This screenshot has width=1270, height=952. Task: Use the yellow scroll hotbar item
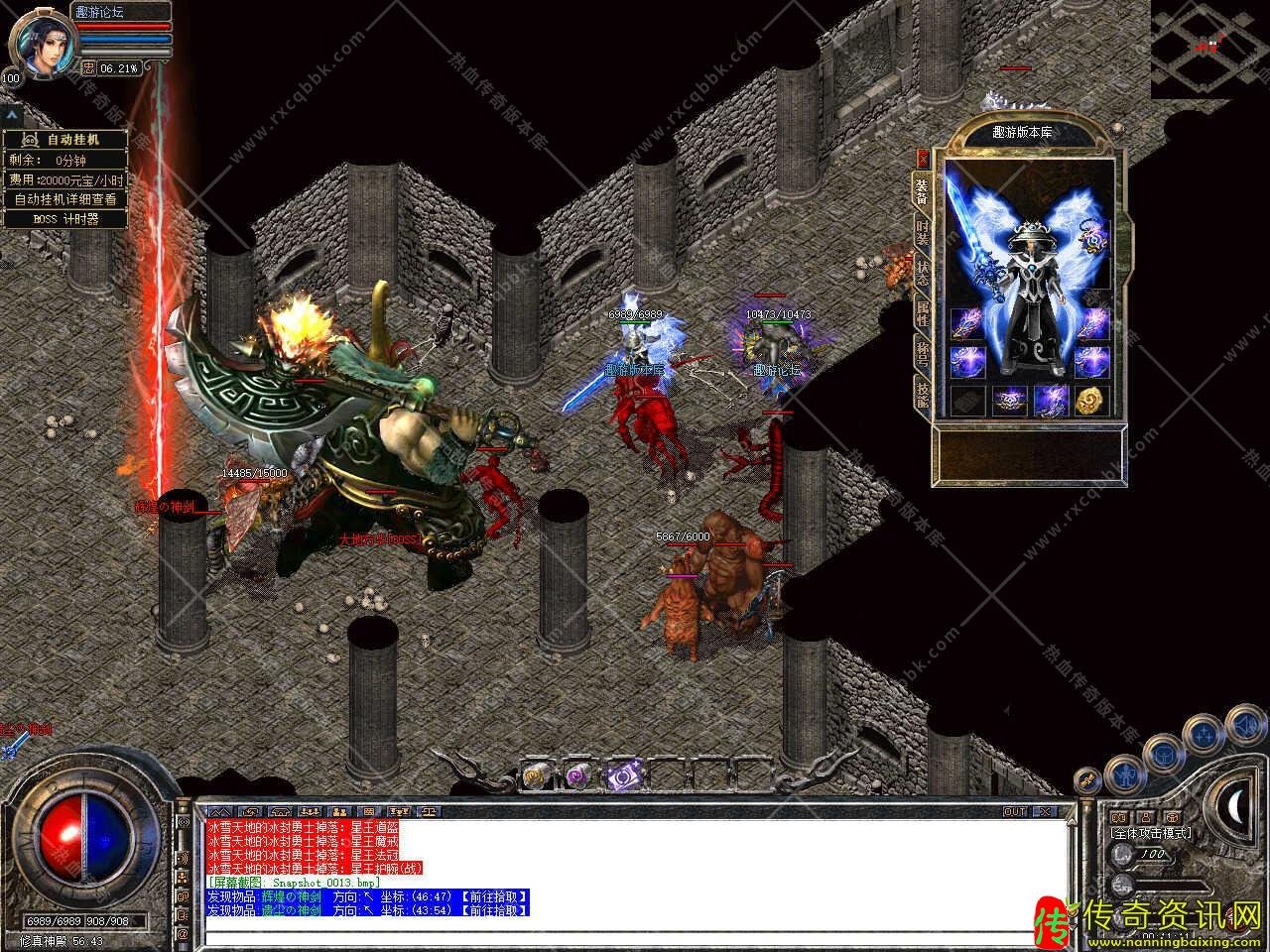coord(536,775)
